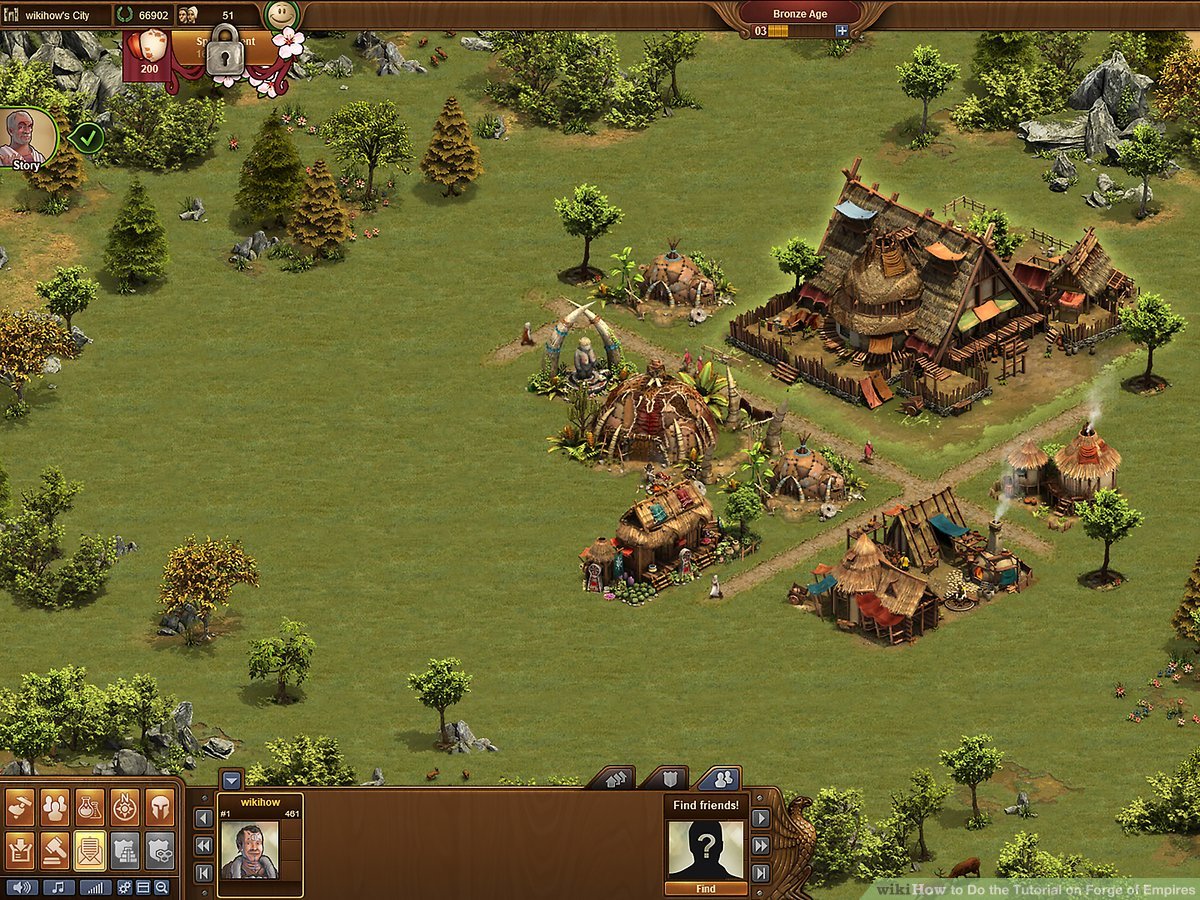Open the research flask menu
1200x900 pixels.
tap(90, 809)
